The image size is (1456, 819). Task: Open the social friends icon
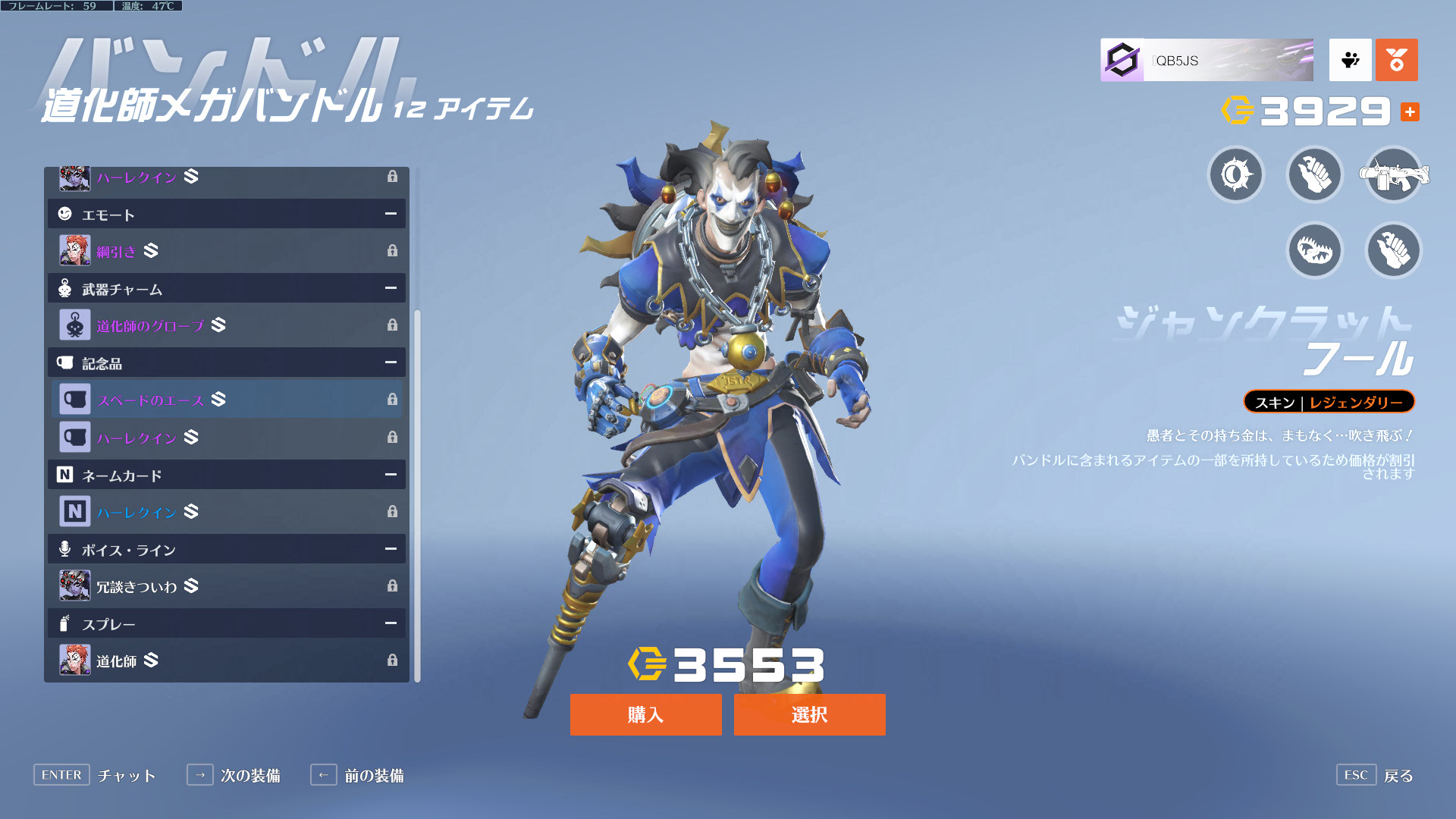click(1350, 60)
